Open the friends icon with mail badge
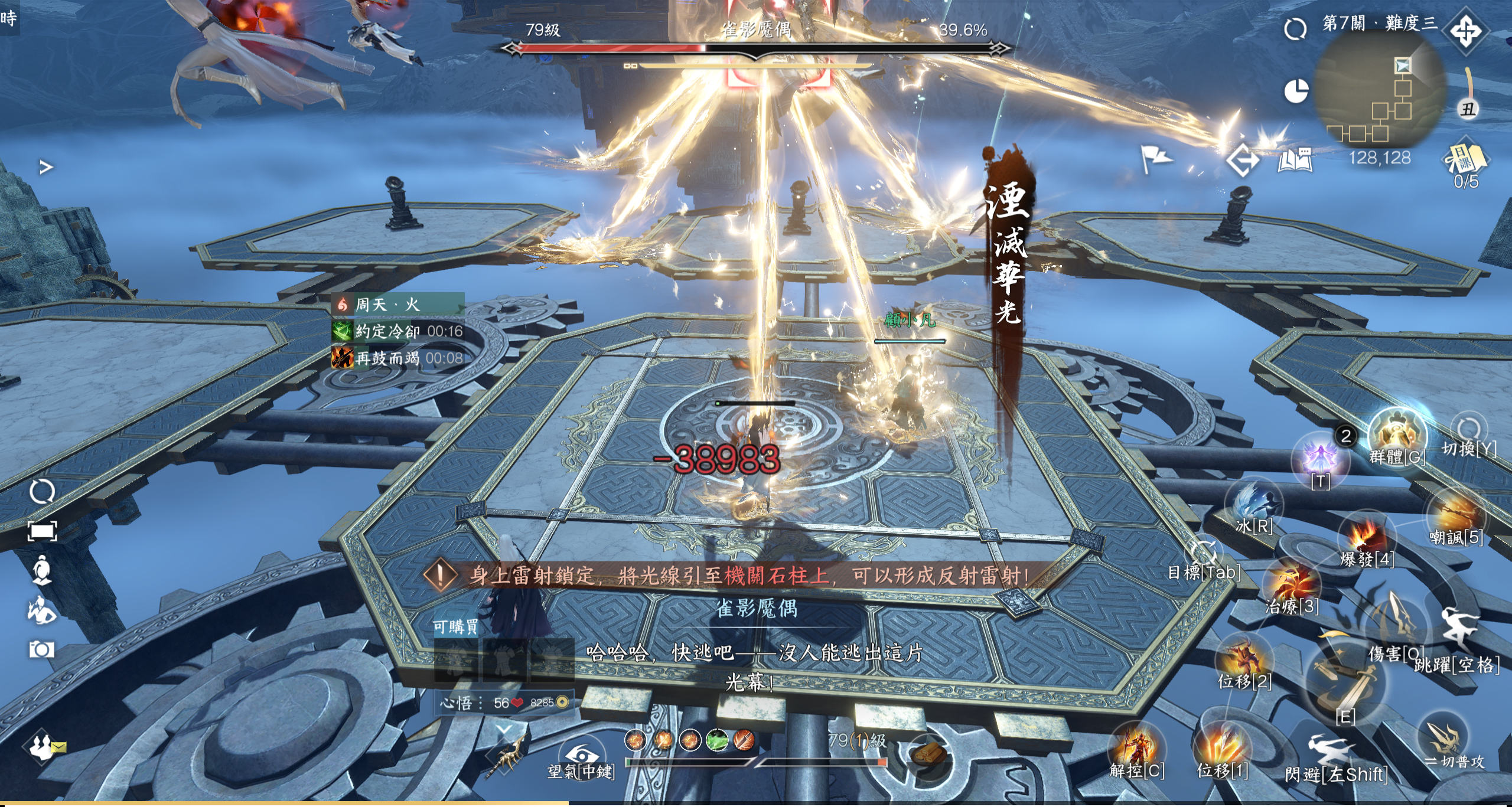Screen dimensions: 1512x807 [43, 746]
